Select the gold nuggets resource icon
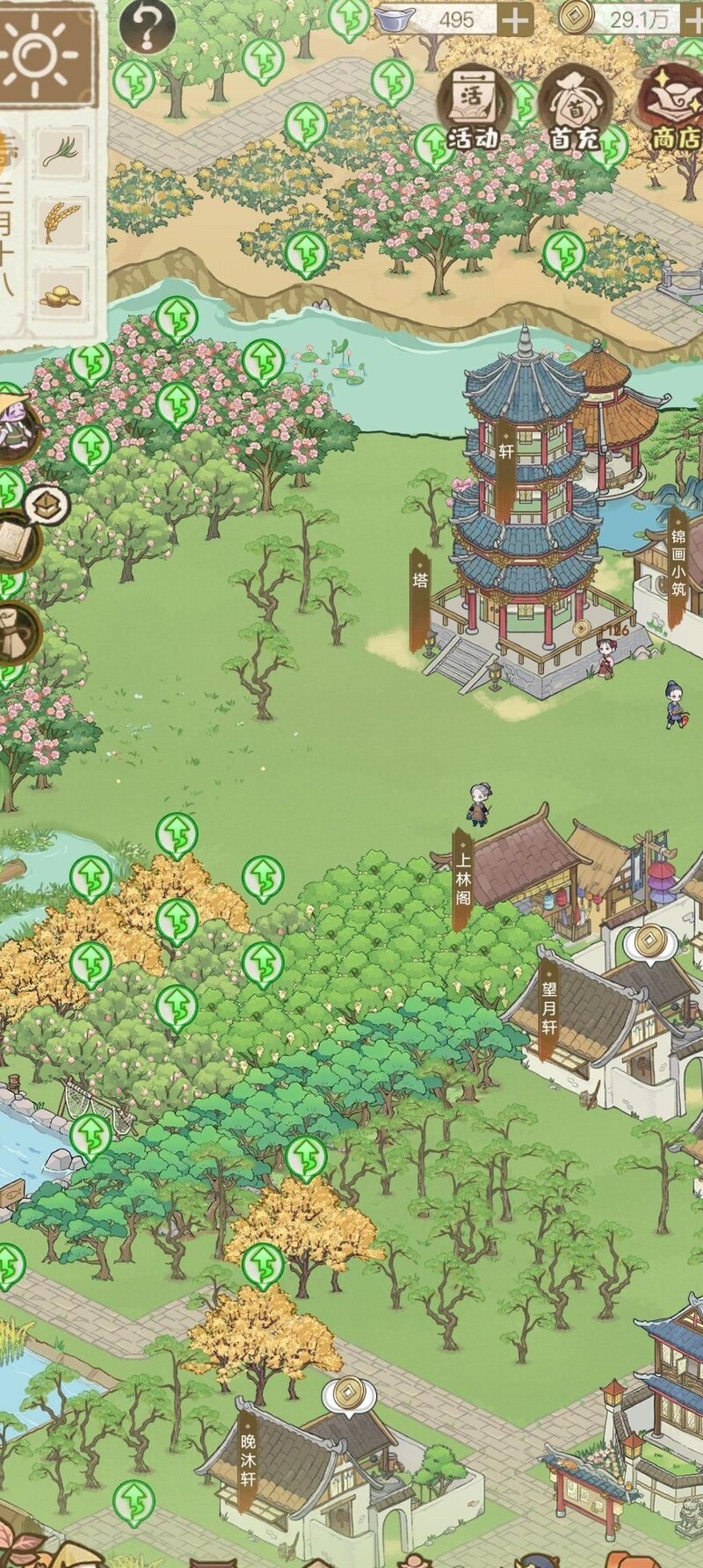The image size is (703, 1568). click(x=60, y=295)
